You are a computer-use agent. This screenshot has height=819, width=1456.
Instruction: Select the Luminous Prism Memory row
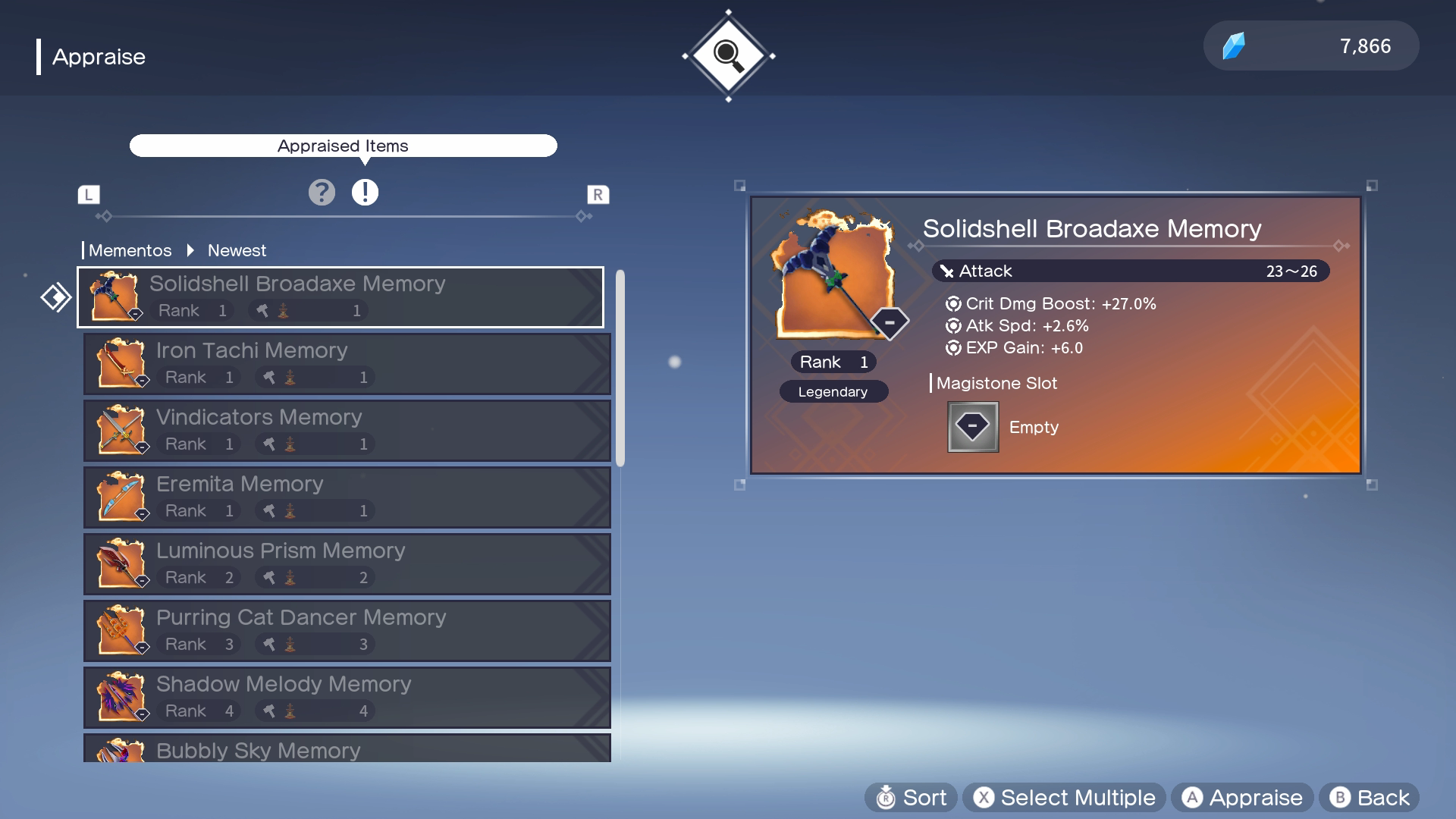347,564
